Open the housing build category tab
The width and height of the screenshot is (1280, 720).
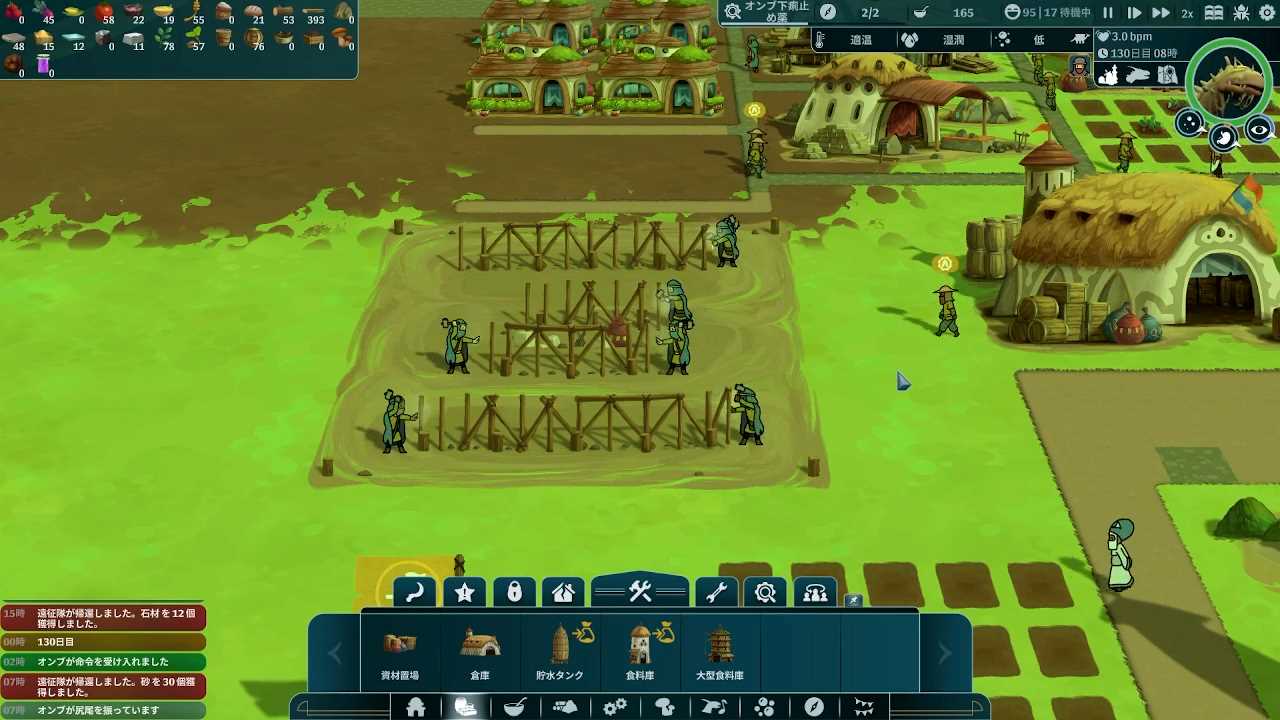416,708
